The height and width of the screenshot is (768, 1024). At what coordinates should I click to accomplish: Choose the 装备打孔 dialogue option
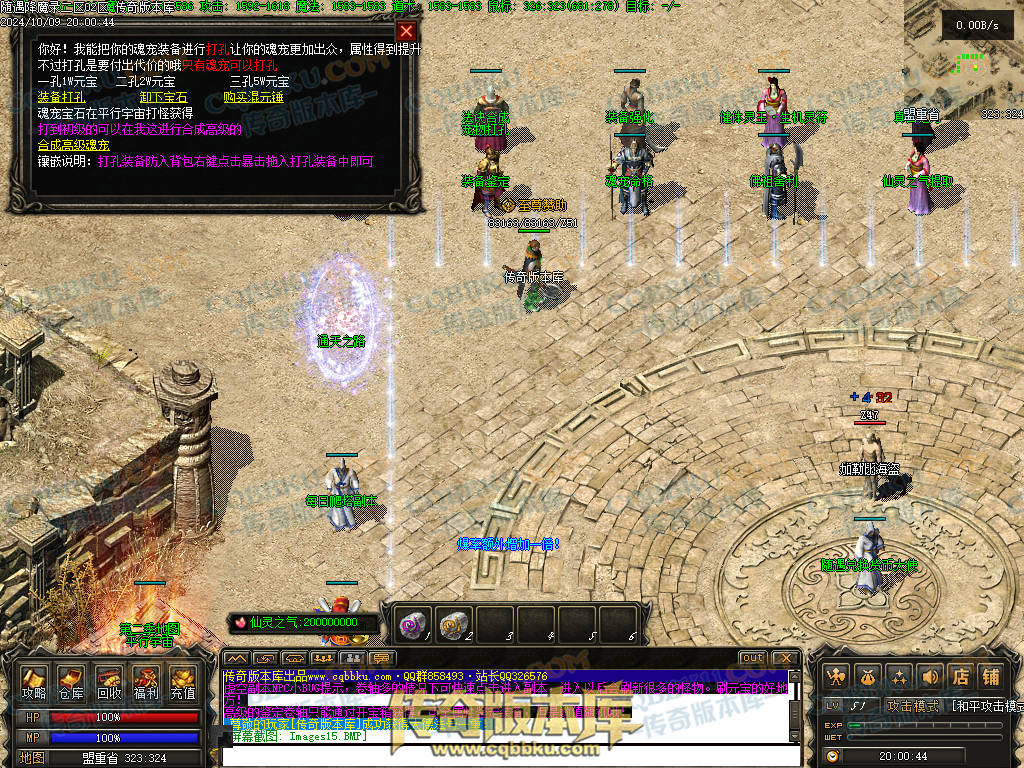pyautogui.click(x=61, y=98)
